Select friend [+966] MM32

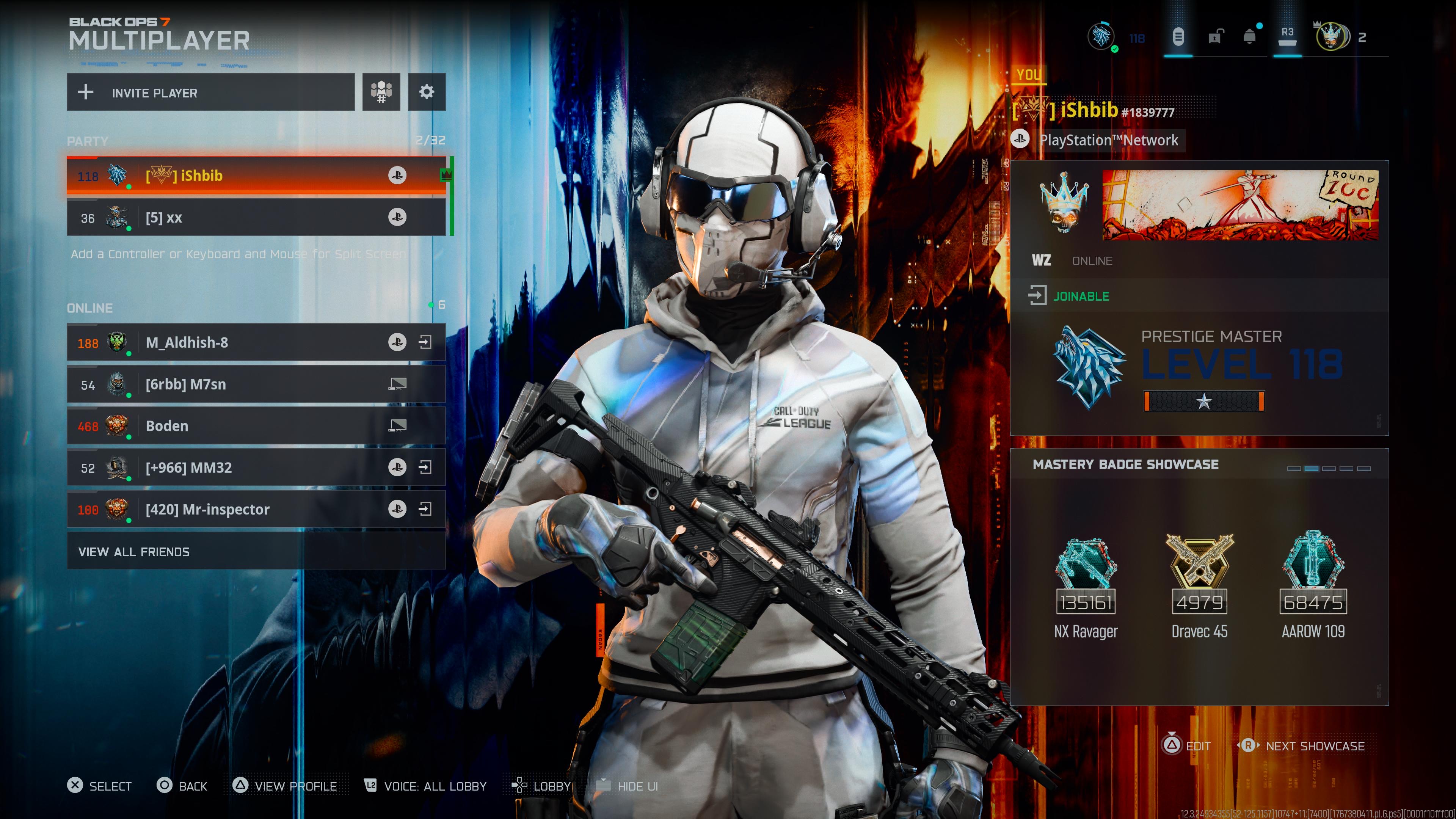(237, 468)
